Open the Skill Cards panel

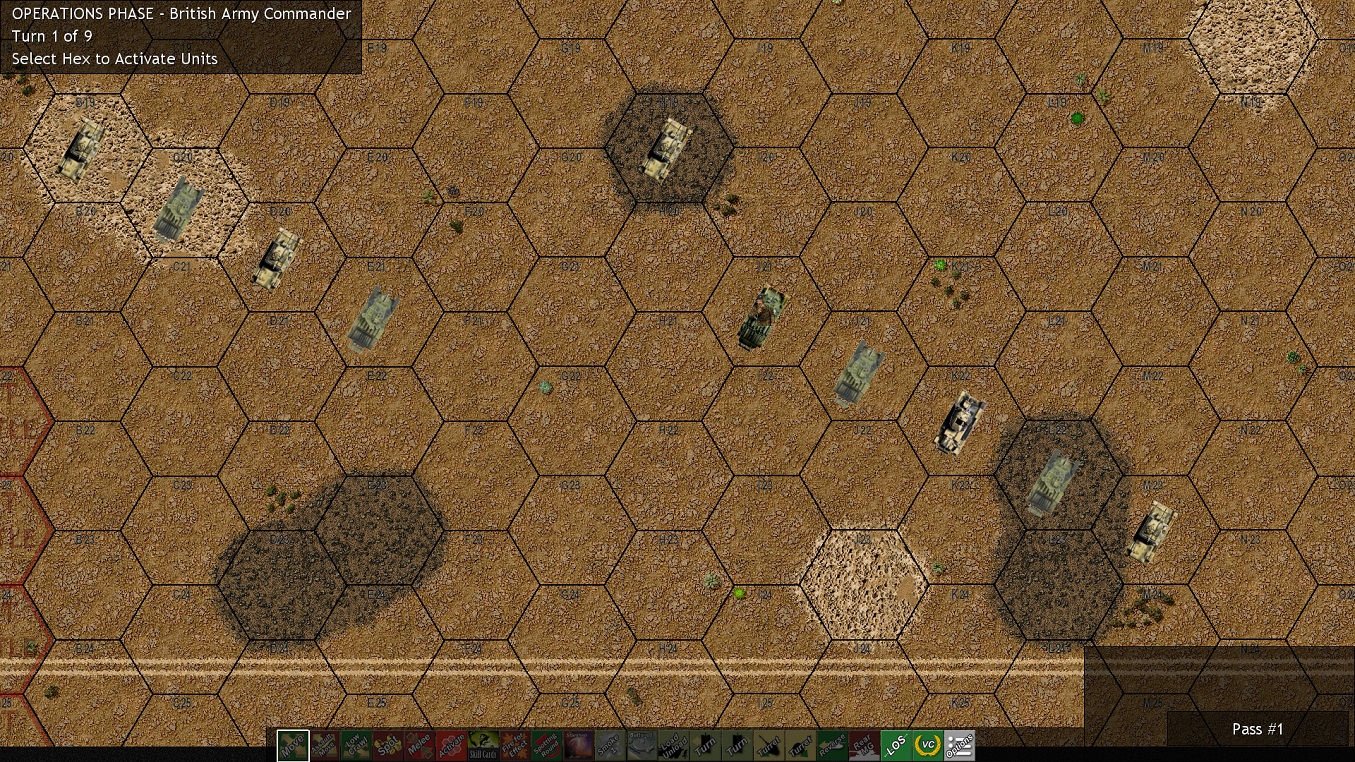tap(483, 746)
